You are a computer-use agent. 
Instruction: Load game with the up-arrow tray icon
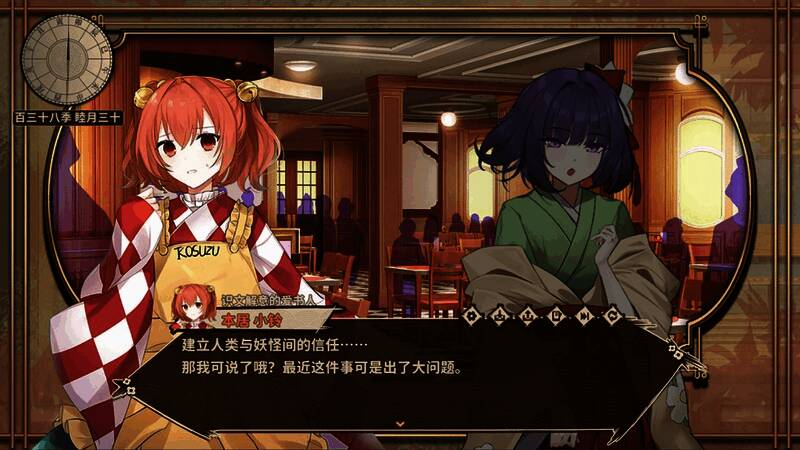[x=527, y=316]
